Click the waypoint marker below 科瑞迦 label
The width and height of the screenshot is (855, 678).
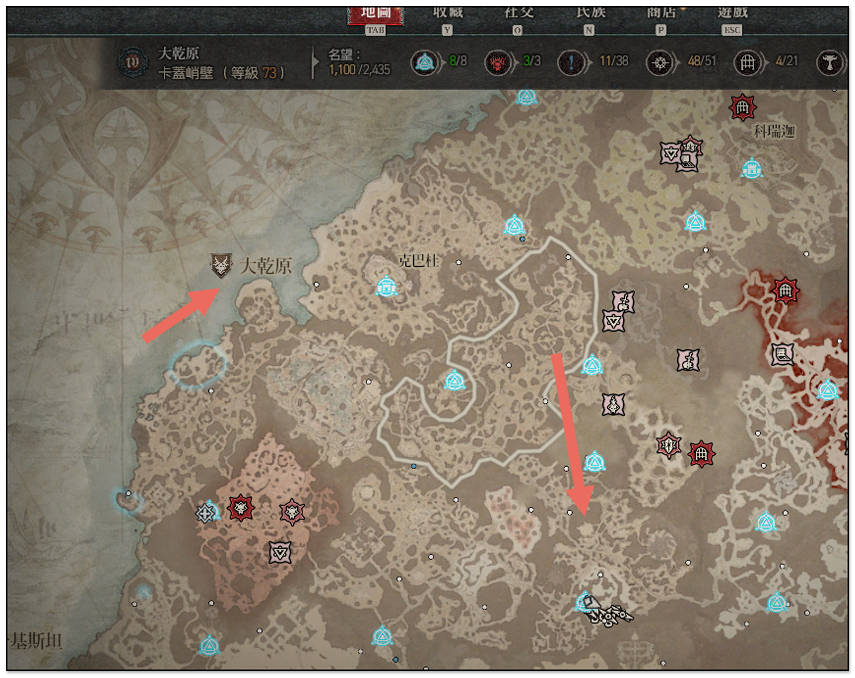coord(751,169)
